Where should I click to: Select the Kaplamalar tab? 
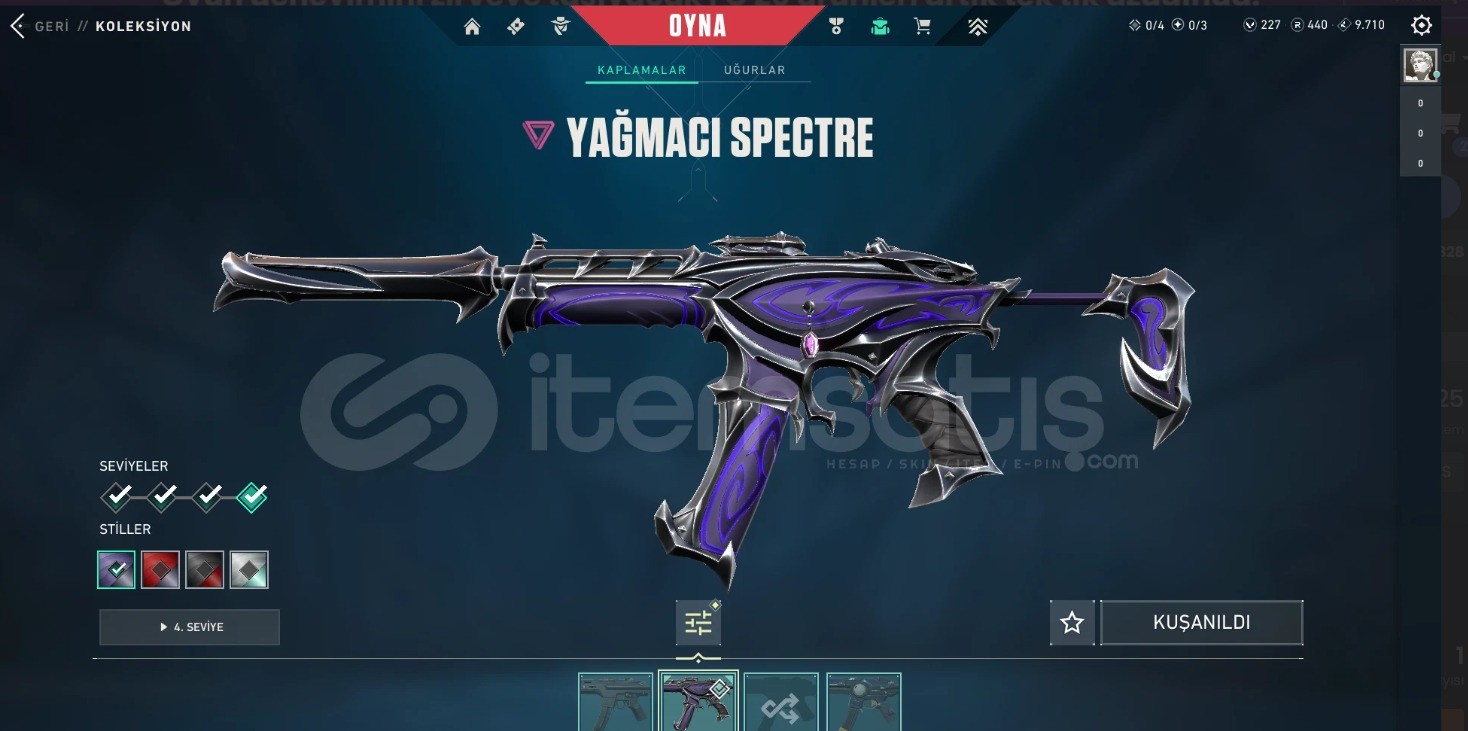pos(641,70)
